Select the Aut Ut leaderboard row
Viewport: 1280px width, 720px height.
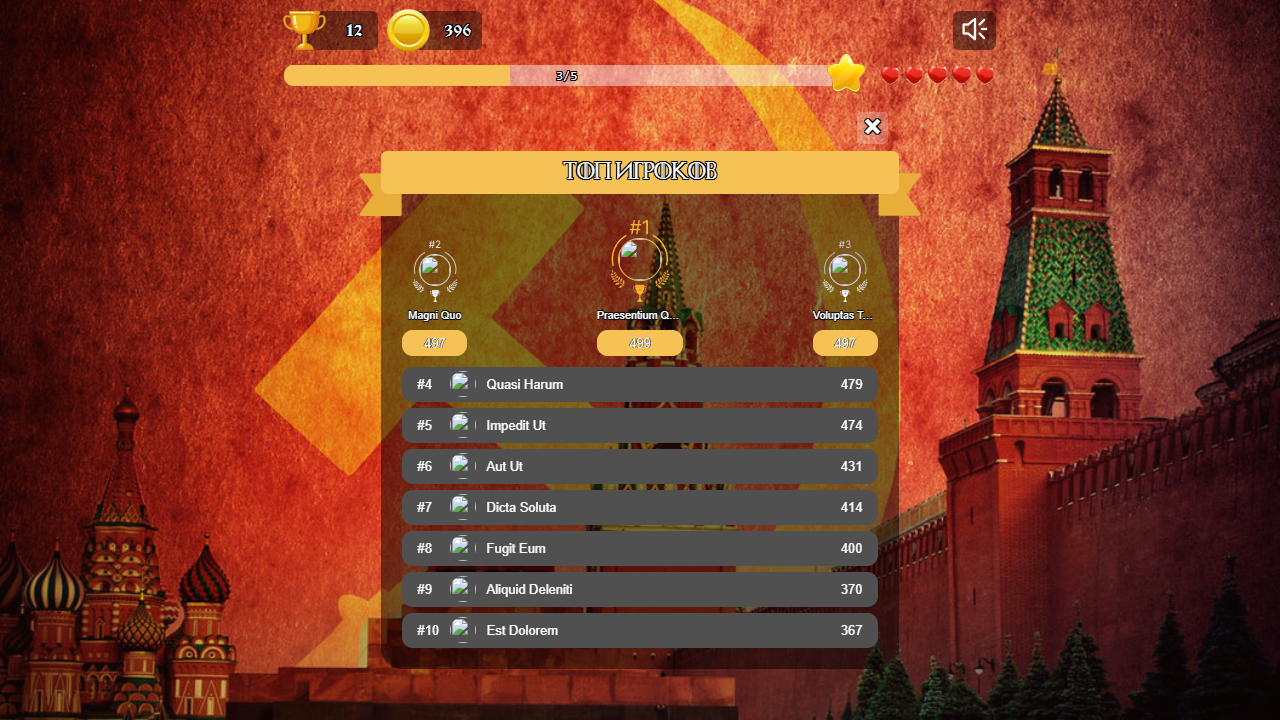click(639, 466)
